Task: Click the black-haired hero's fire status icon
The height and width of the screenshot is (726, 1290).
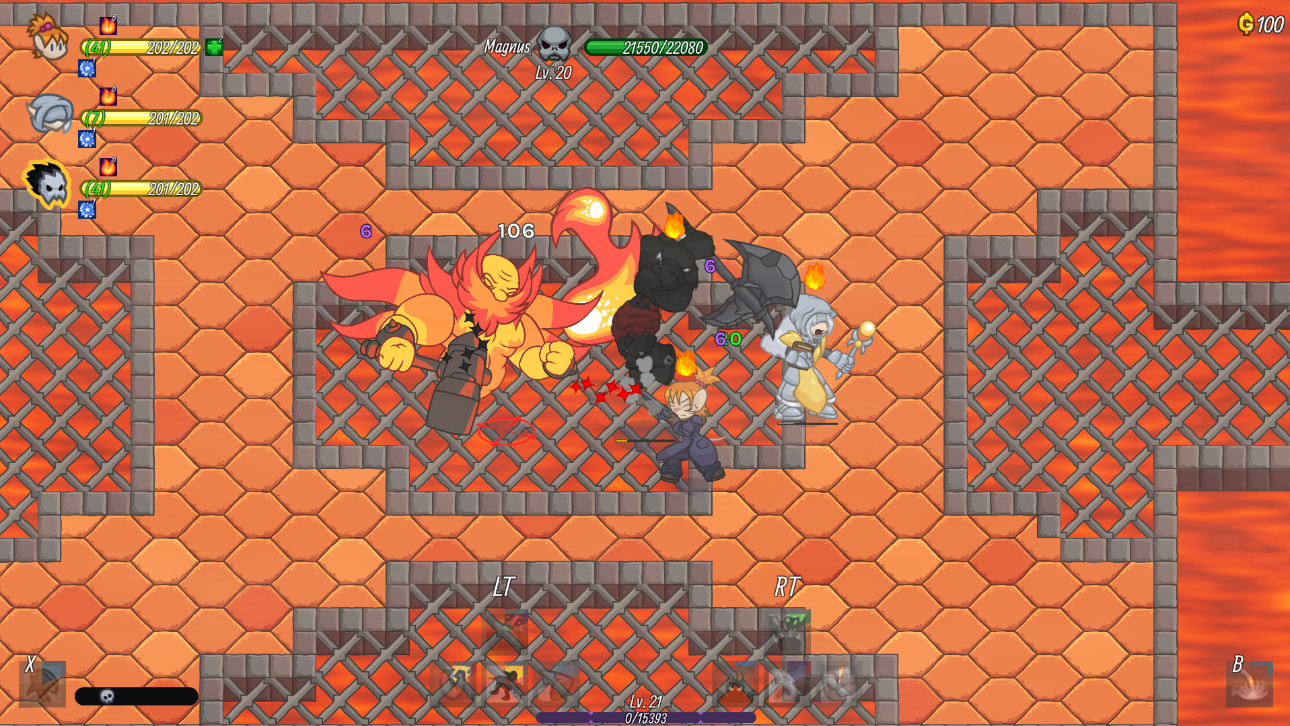Action: click(108, 166)
